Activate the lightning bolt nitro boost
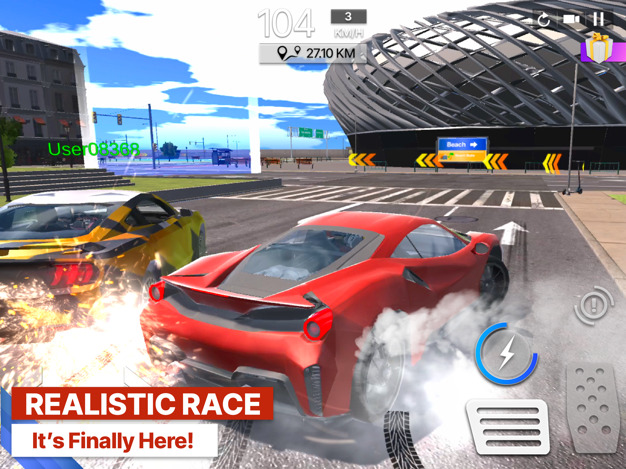 pos(505,354)
